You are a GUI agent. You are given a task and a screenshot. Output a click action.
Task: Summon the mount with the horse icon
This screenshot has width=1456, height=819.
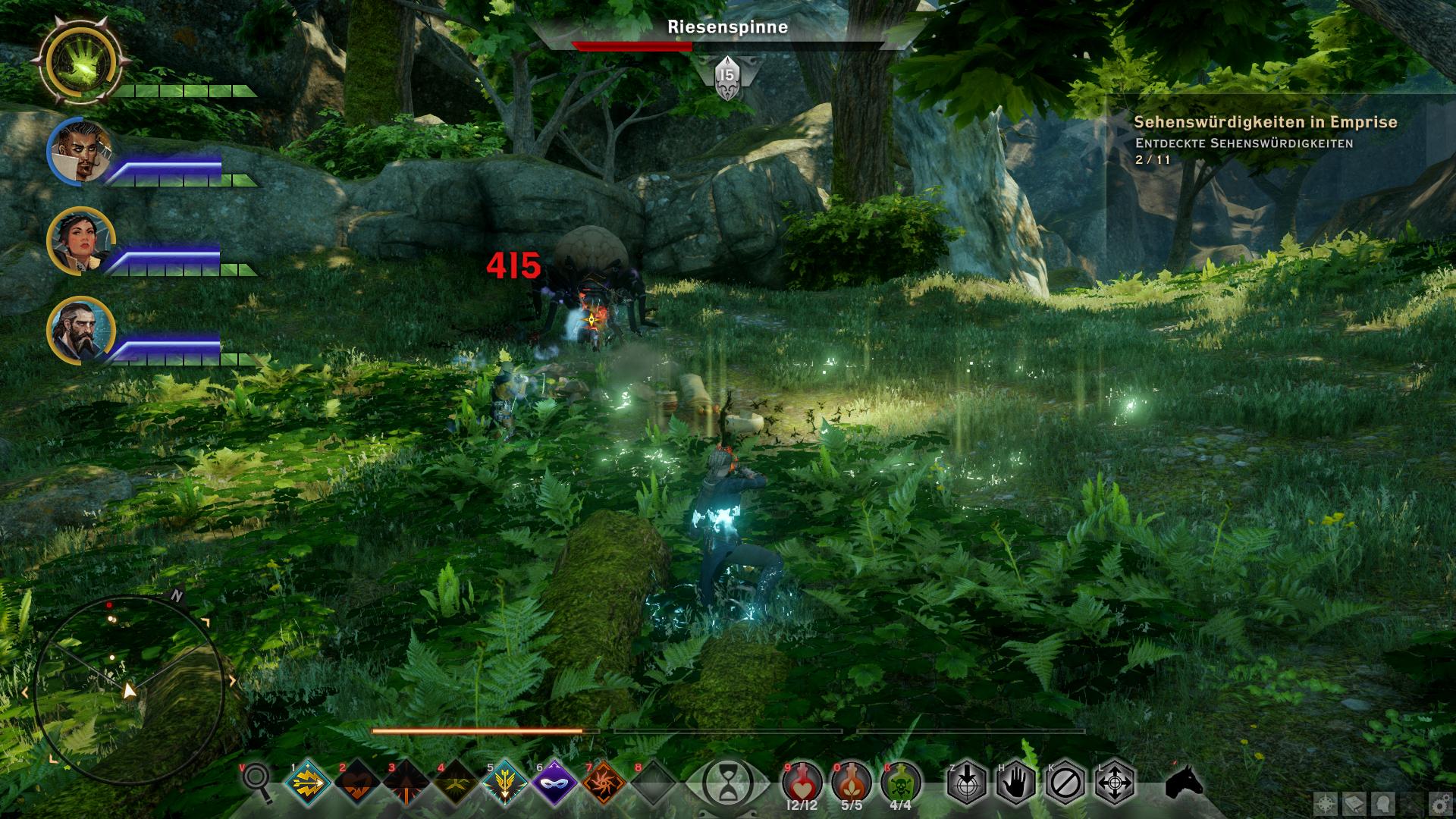pyautogui.click(x=1184, y=782)
